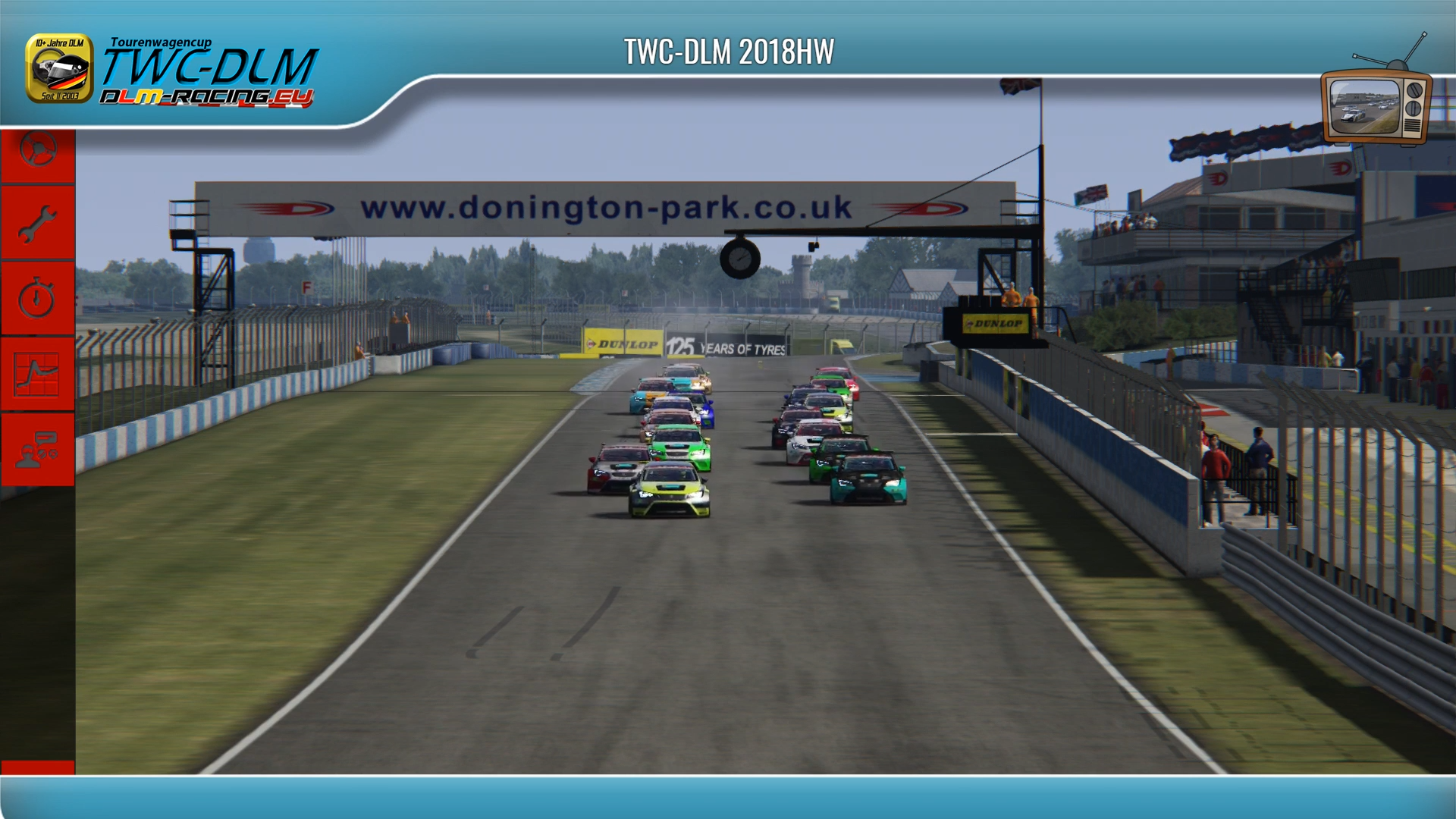Open the wrench car setup menu

pos(37,224)
